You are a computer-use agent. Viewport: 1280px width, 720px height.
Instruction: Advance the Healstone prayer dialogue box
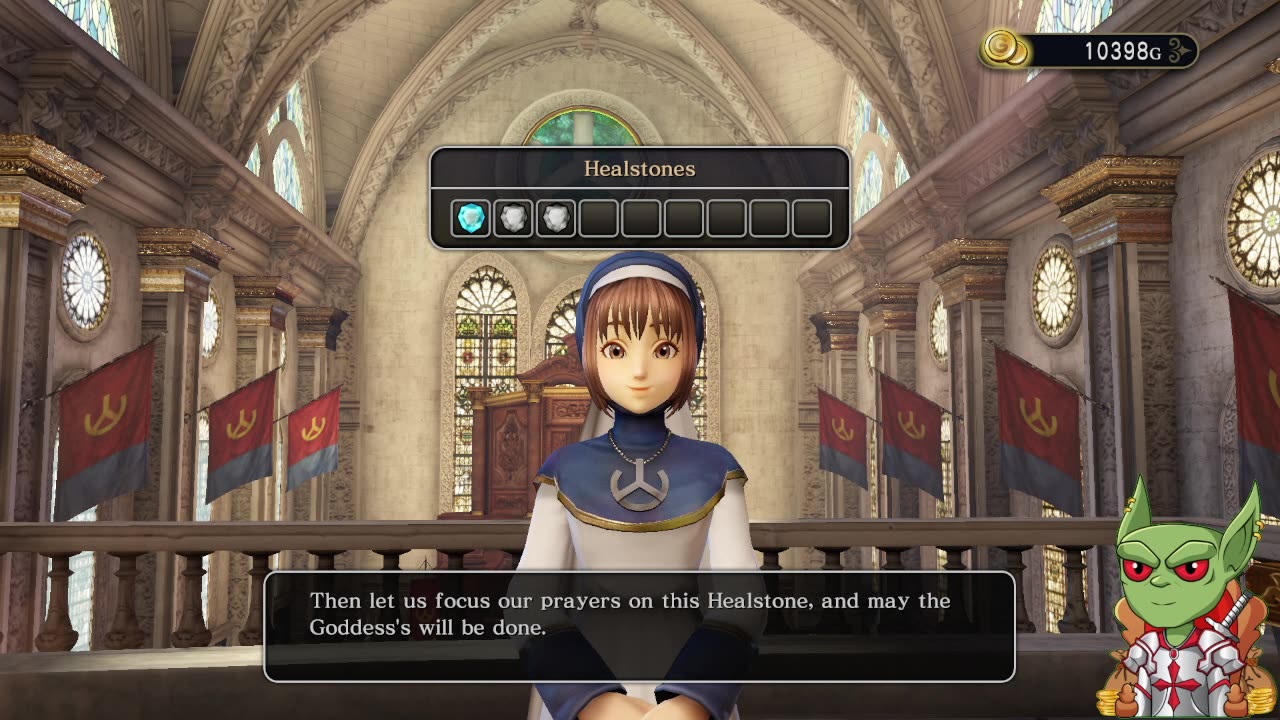[639, 626]
